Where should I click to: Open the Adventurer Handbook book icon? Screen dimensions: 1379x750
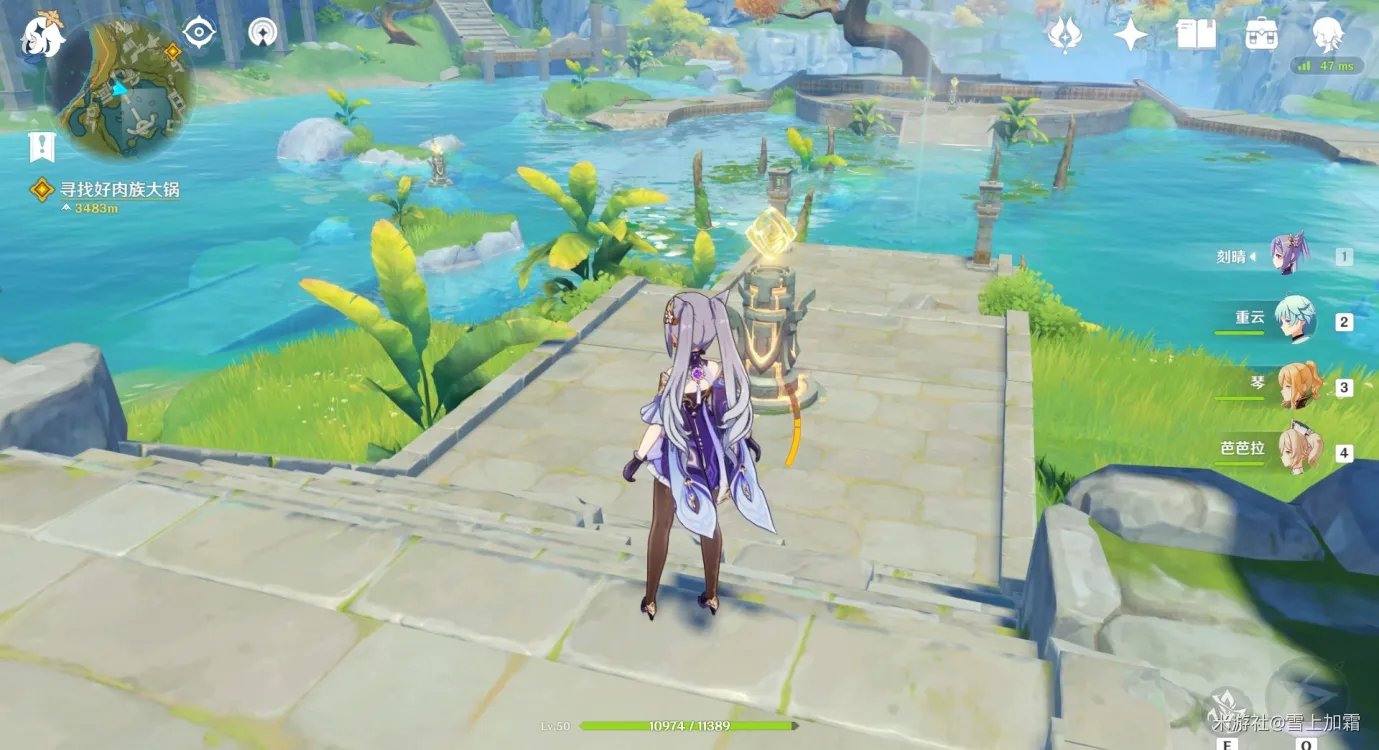(1196, 35)
